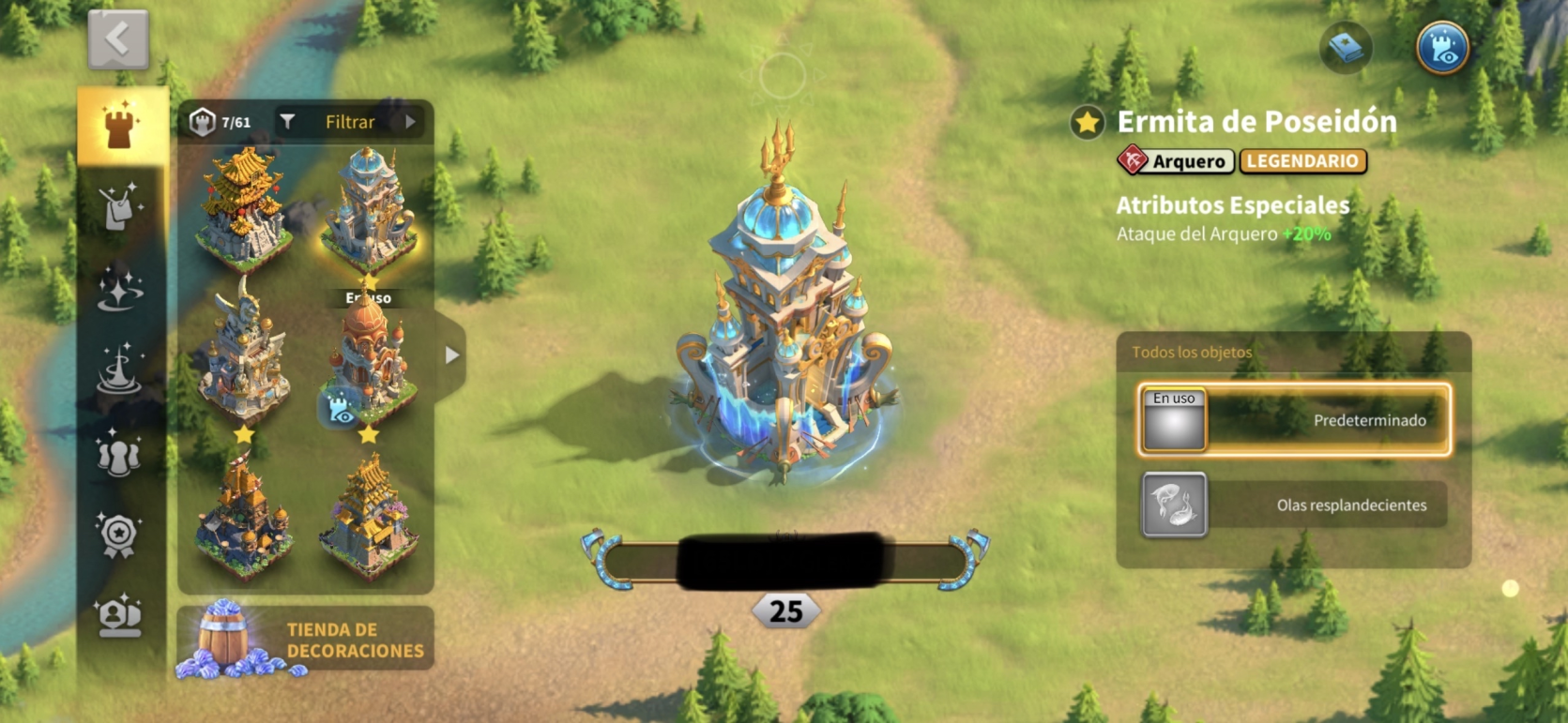Viewport: 1568px width, 723px height.
Task: Open the Tienda de Decoraciones shop
Action: pos(306,640)
